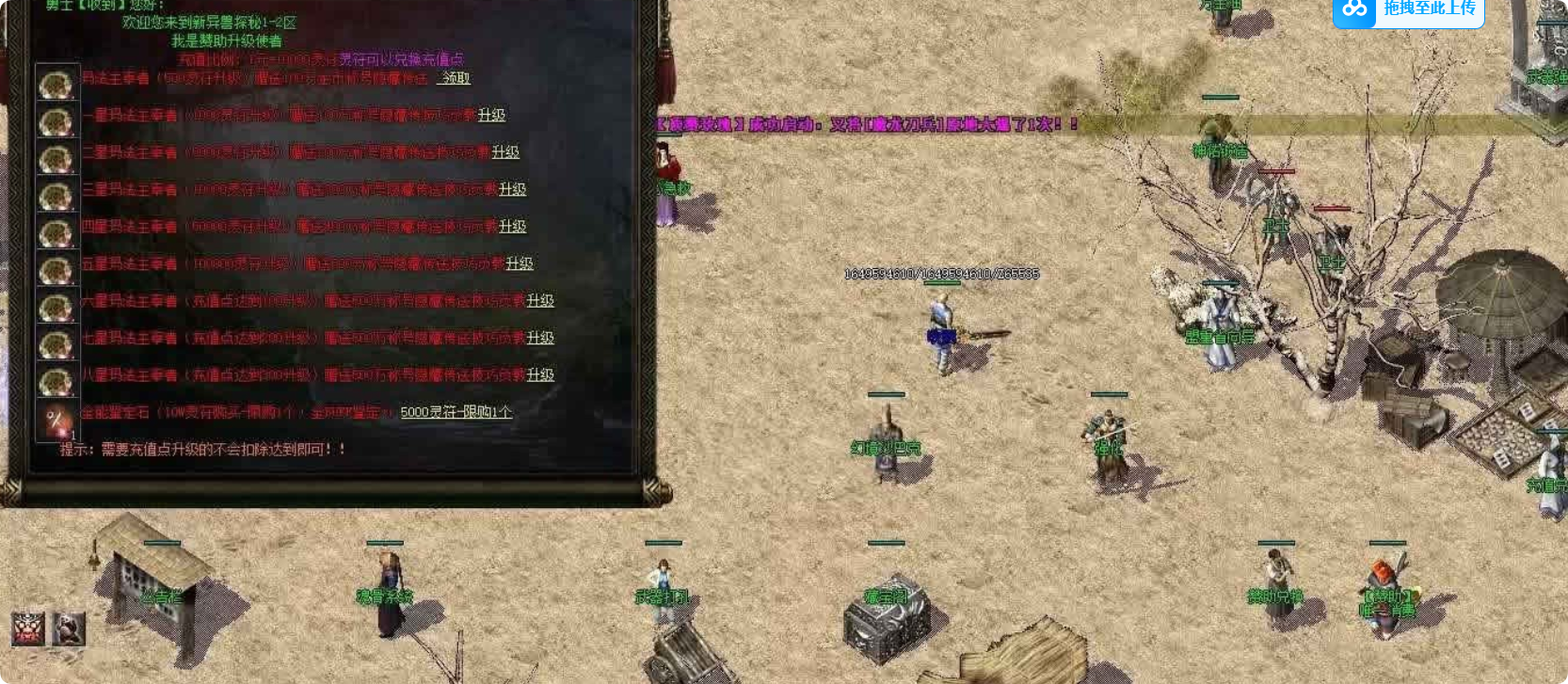The image size is (1568, 684).
Task: Click 升级 for 五星玛法王奉者
Action: [x=519, y=263]
